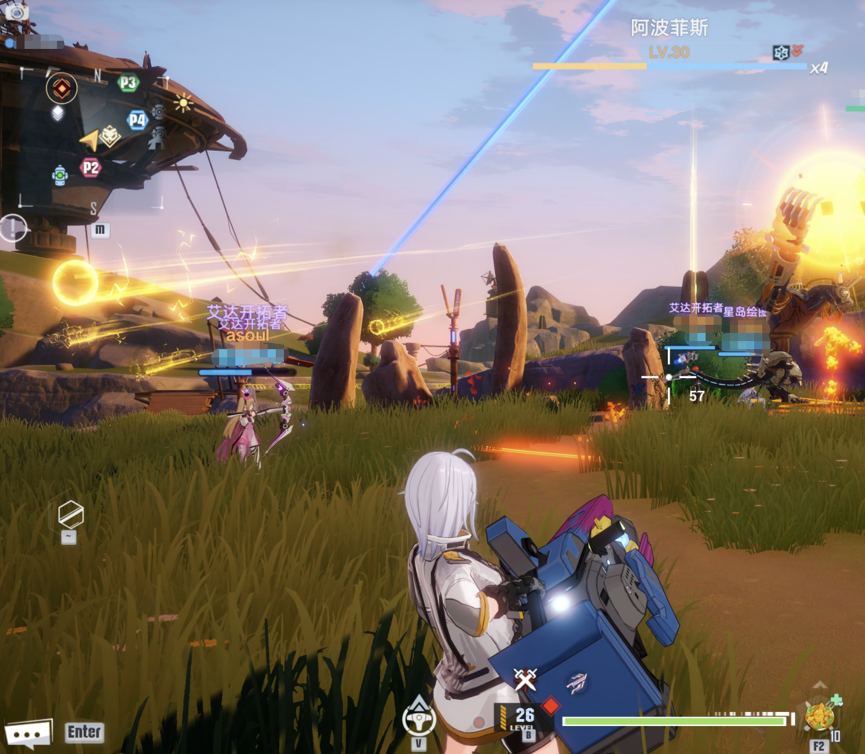Select the P4 teammate marker on minimap
Image resolution: width=865 pixels, height=754 pixels.
(x=137, y=120)
